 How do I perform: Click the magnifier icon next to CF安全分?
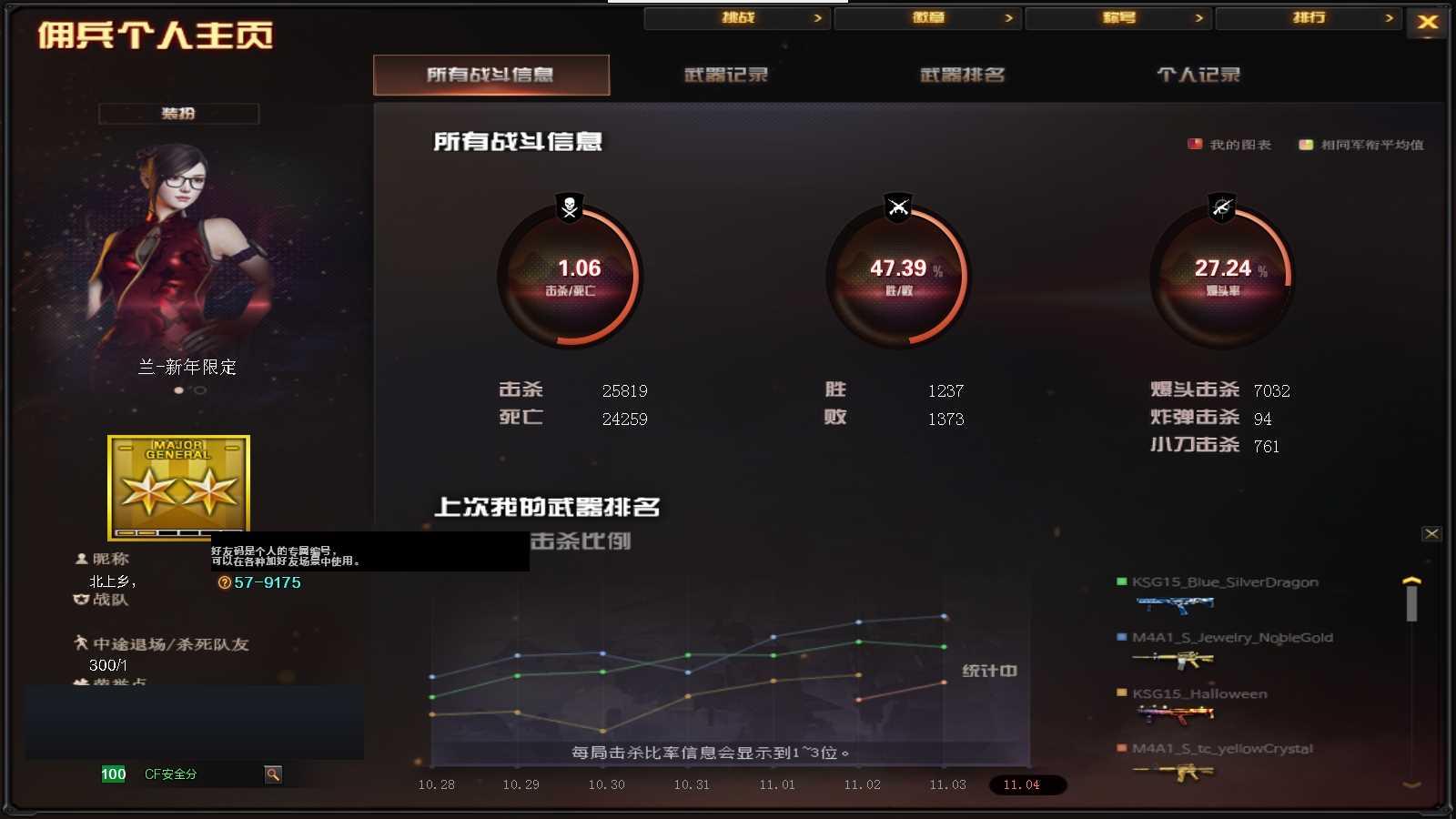click(272, 773)
